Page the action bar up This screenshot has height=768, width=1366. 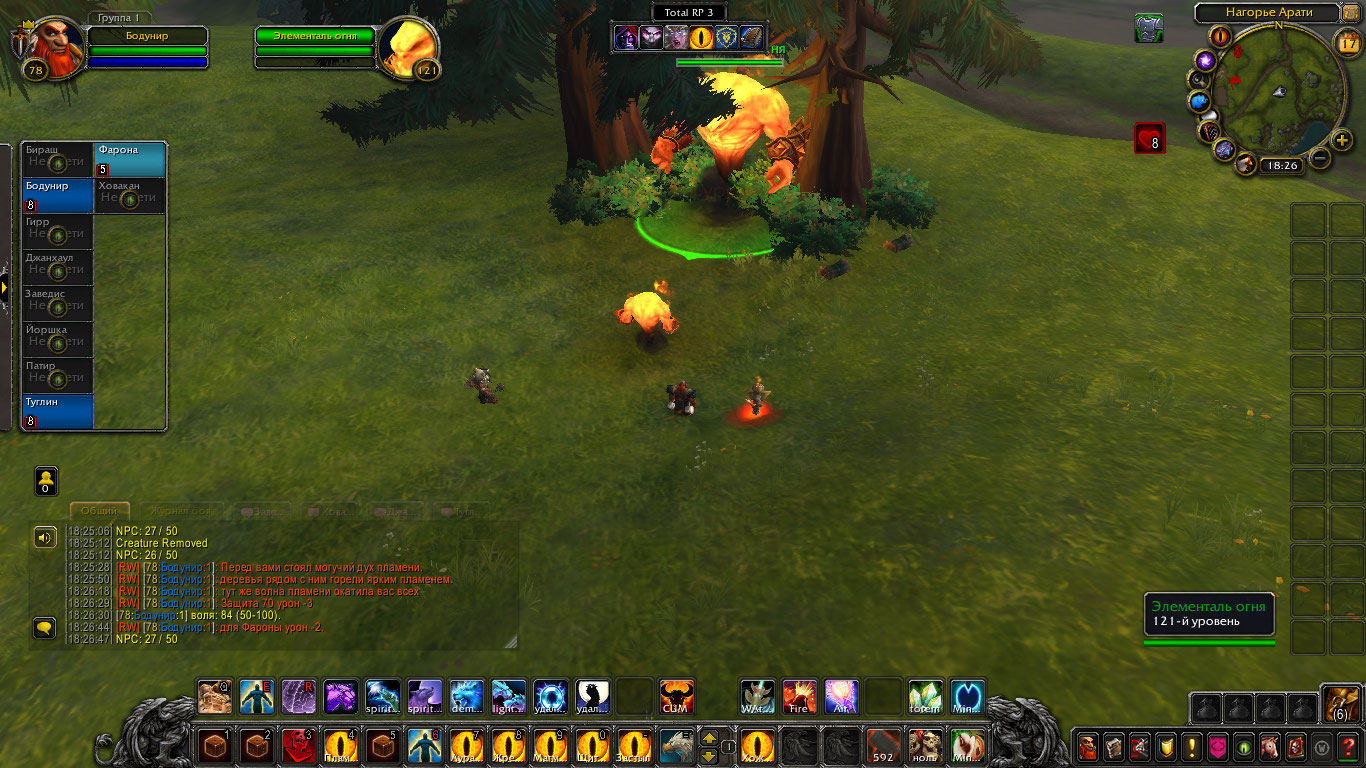(x=708, y=738)
